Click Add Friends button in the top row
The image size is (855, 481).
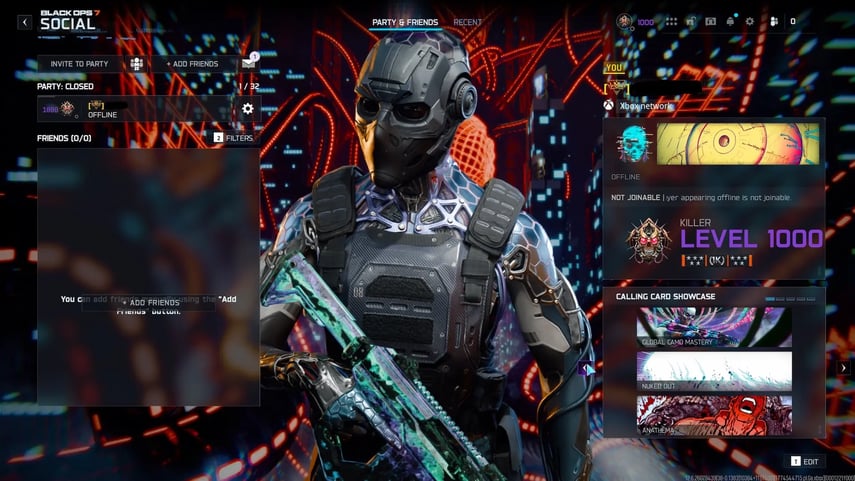(192, 64)
